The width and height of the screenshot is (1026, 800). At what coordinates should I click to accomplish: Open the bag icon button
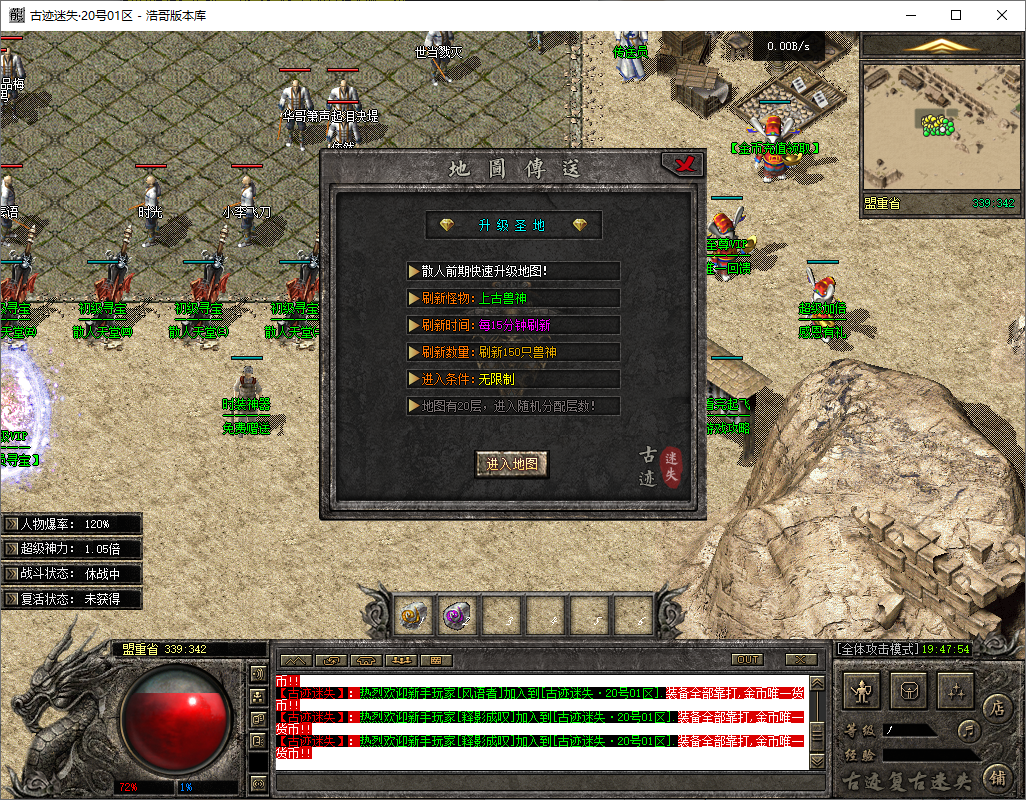[910, 691]
